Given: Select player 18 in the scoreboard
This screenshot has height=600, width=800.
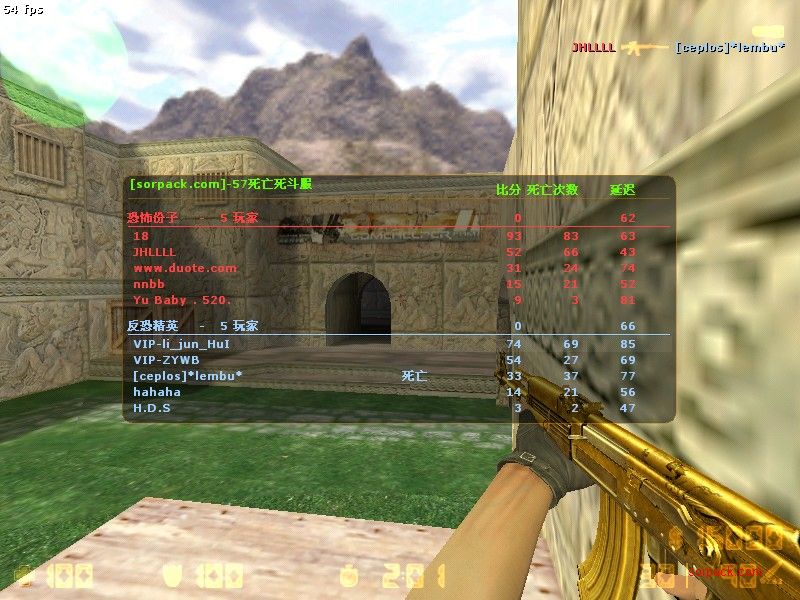Looking at the screenshot, I should [139, 236].
